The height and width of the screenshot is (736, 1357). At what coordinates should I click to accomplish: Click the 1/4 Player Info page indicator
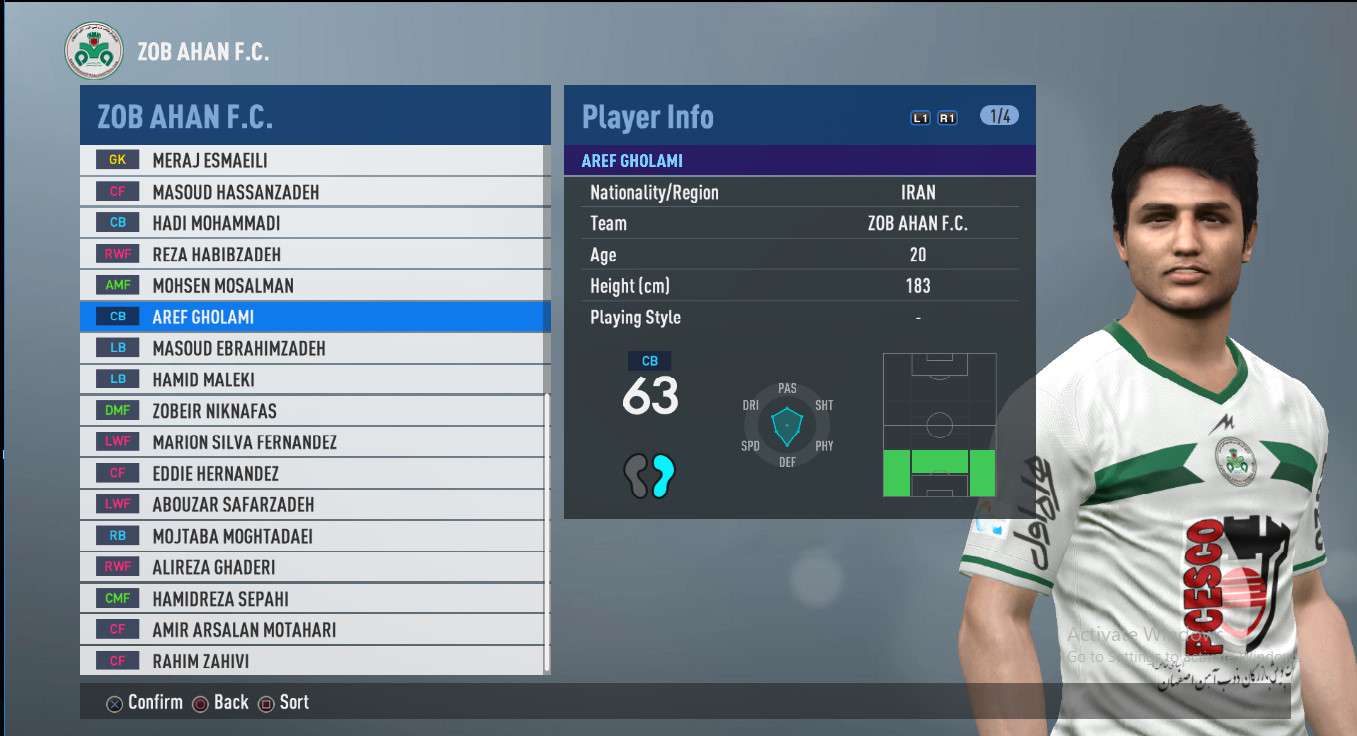tap(999, 116)
